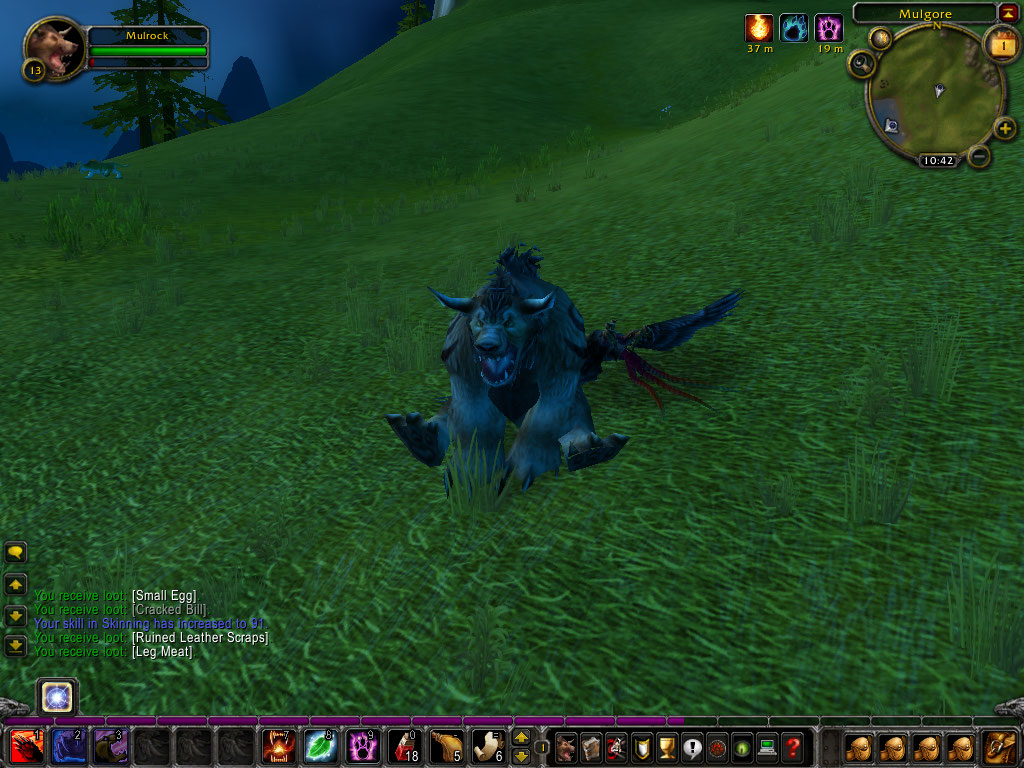Open the character info micro button
The height and width of the screenshot is (768, 1024).
[x=566, y=747]
